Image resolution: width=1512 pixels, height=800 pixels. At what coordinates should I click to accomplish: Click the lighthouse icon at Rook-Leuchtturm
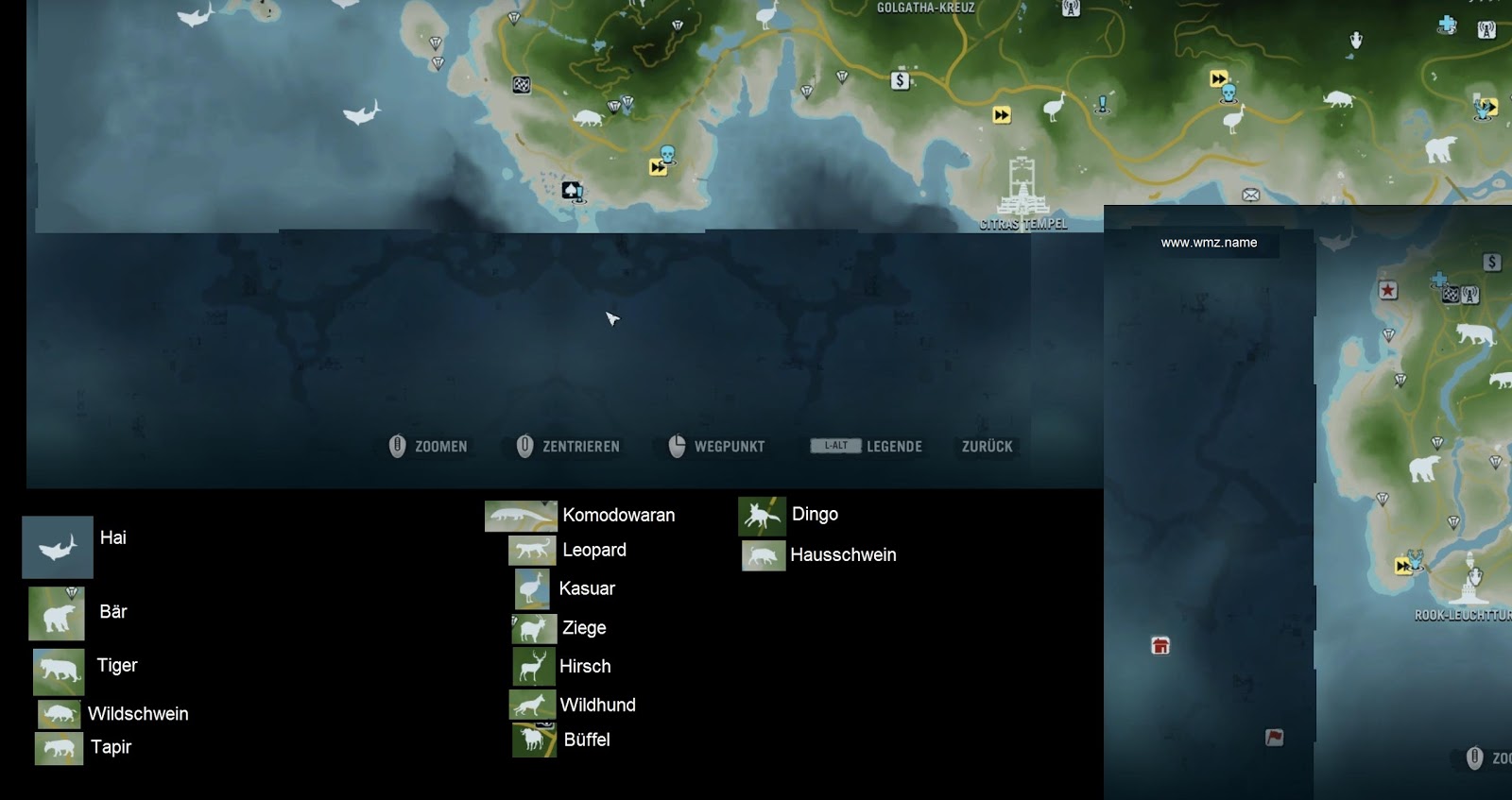tap(1470, 578)
